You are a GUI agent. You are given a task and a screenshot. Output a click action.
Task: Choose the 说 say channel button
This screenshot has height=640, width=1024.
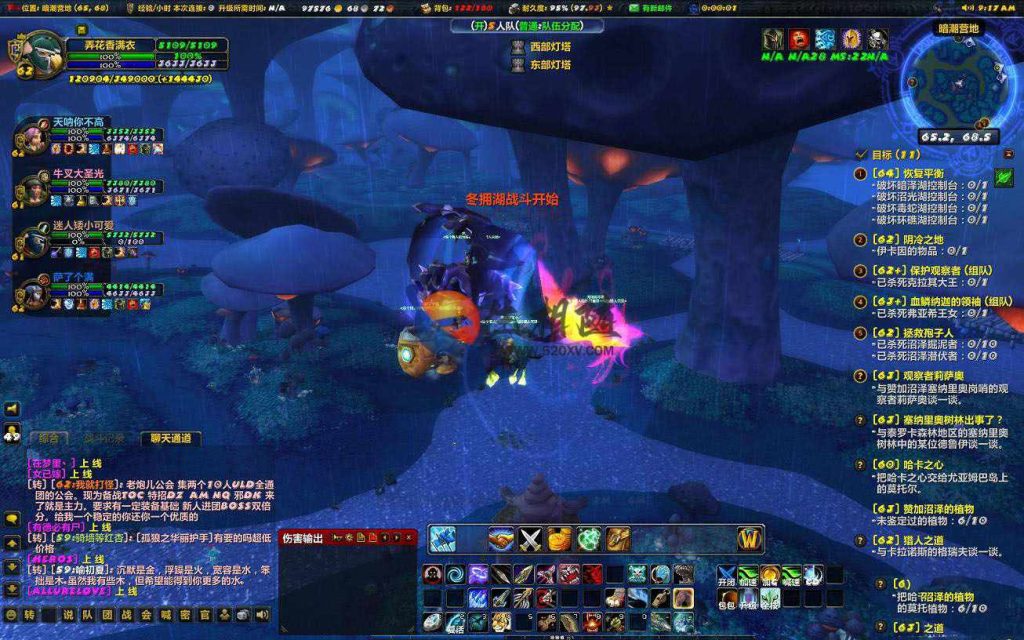[68, 614]
